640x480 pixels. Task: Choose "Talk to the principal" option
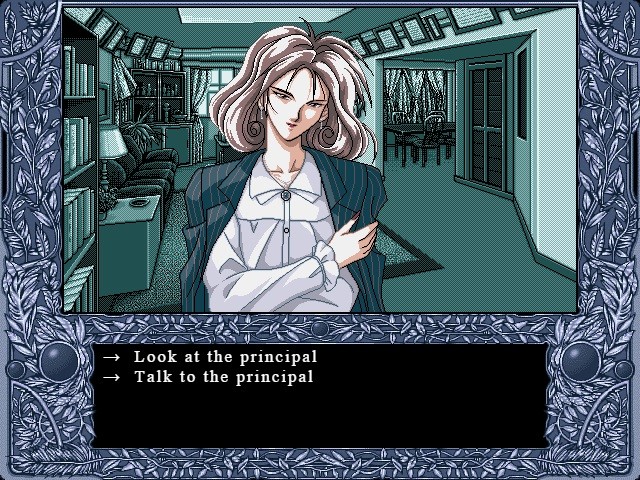[x=223, y=377]
